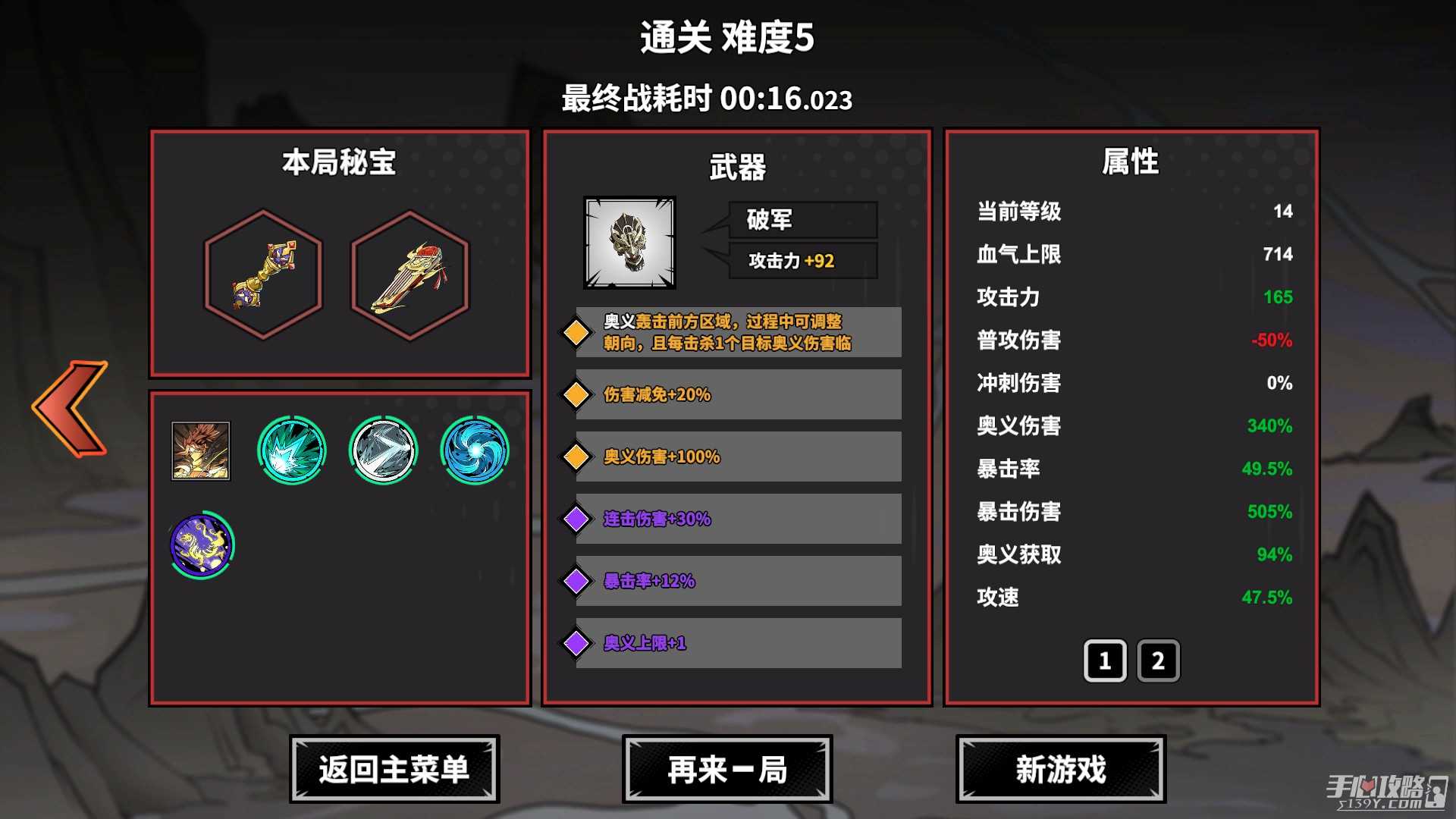The image size is (1456, 819).
Task: Click the 攻击力 +92 stat bar
Action: click(802, 262)
